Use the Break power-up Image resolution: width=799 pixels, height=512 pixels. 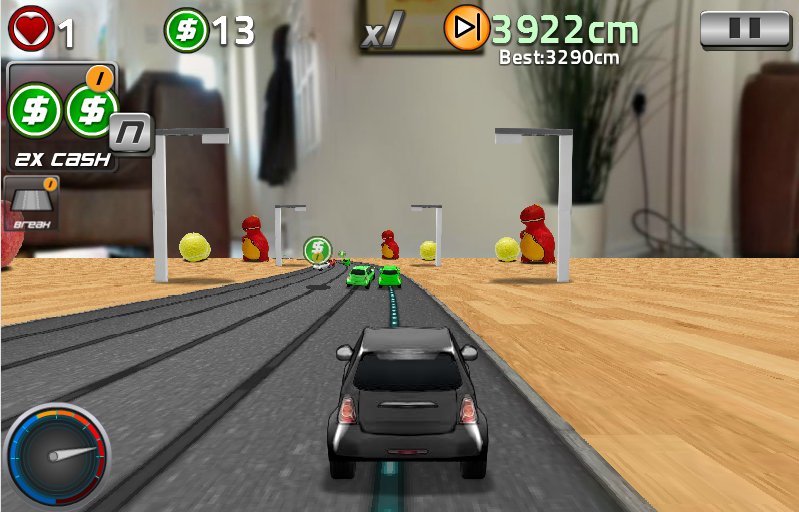point(31,204)
